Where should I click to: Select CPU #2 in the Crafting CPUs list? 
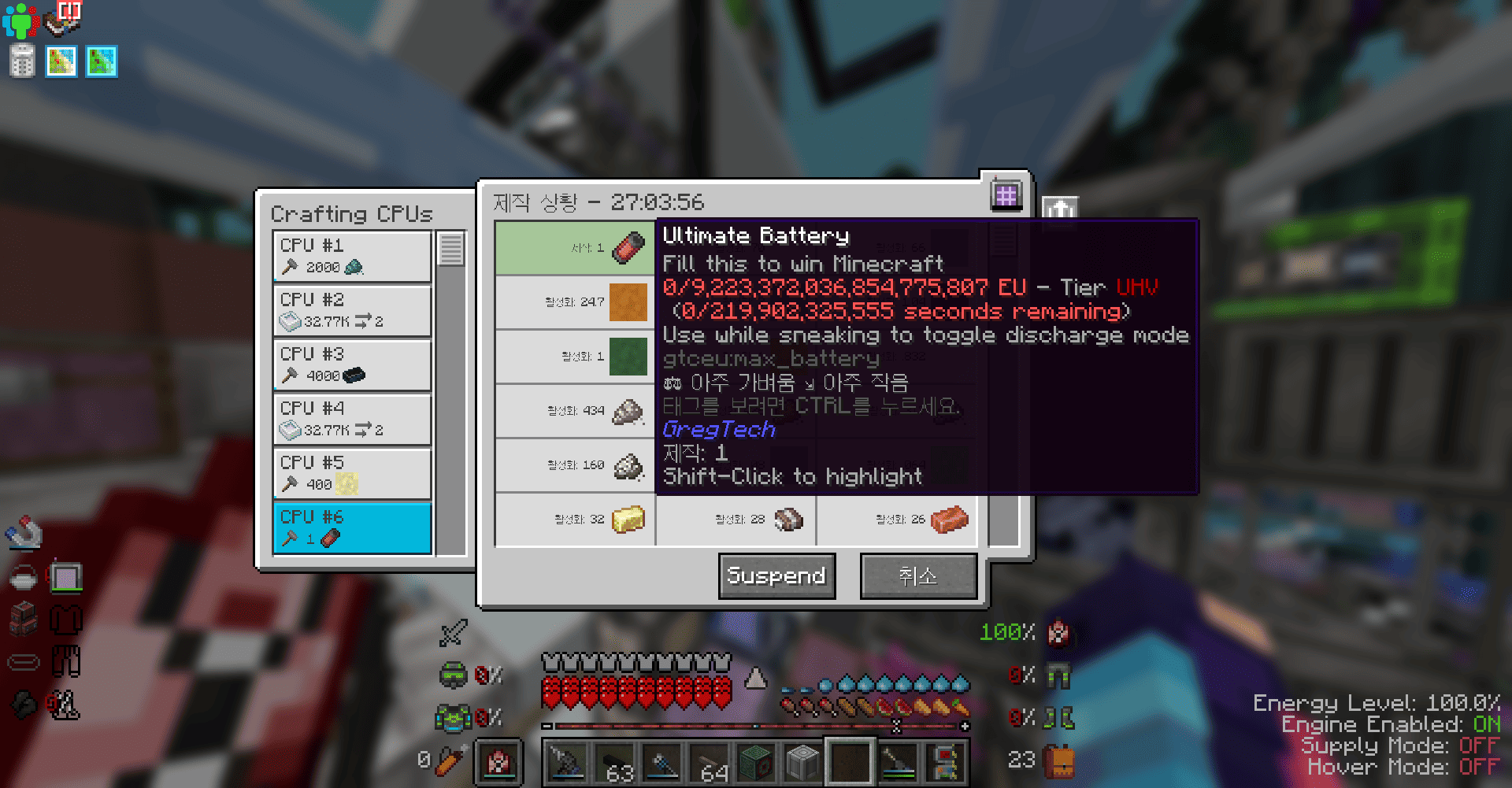tap(351, 310)
